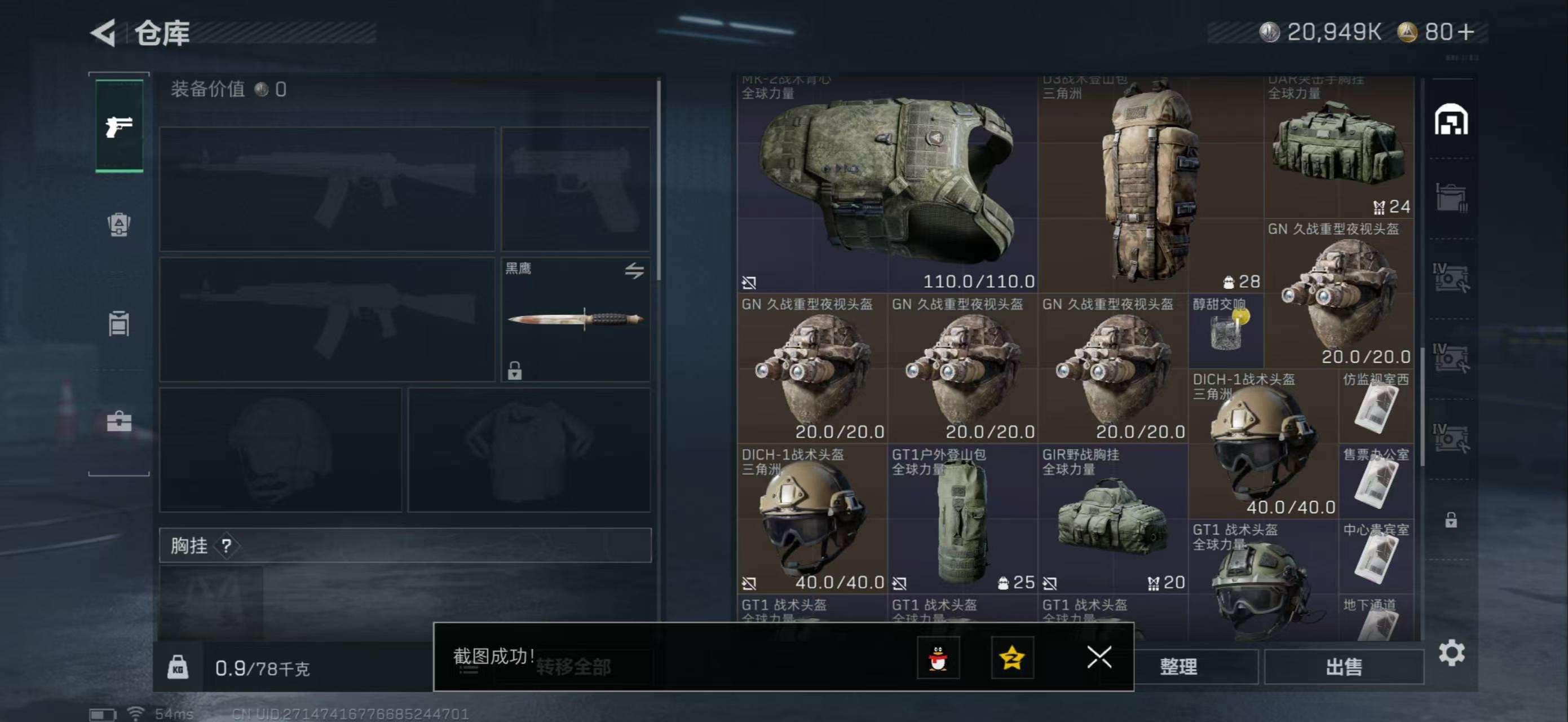Image resolution: width=1568 pixels, height=722 pixels.
Task: Go back from the 仓库 warehouse screen
Action: point(104,33)
